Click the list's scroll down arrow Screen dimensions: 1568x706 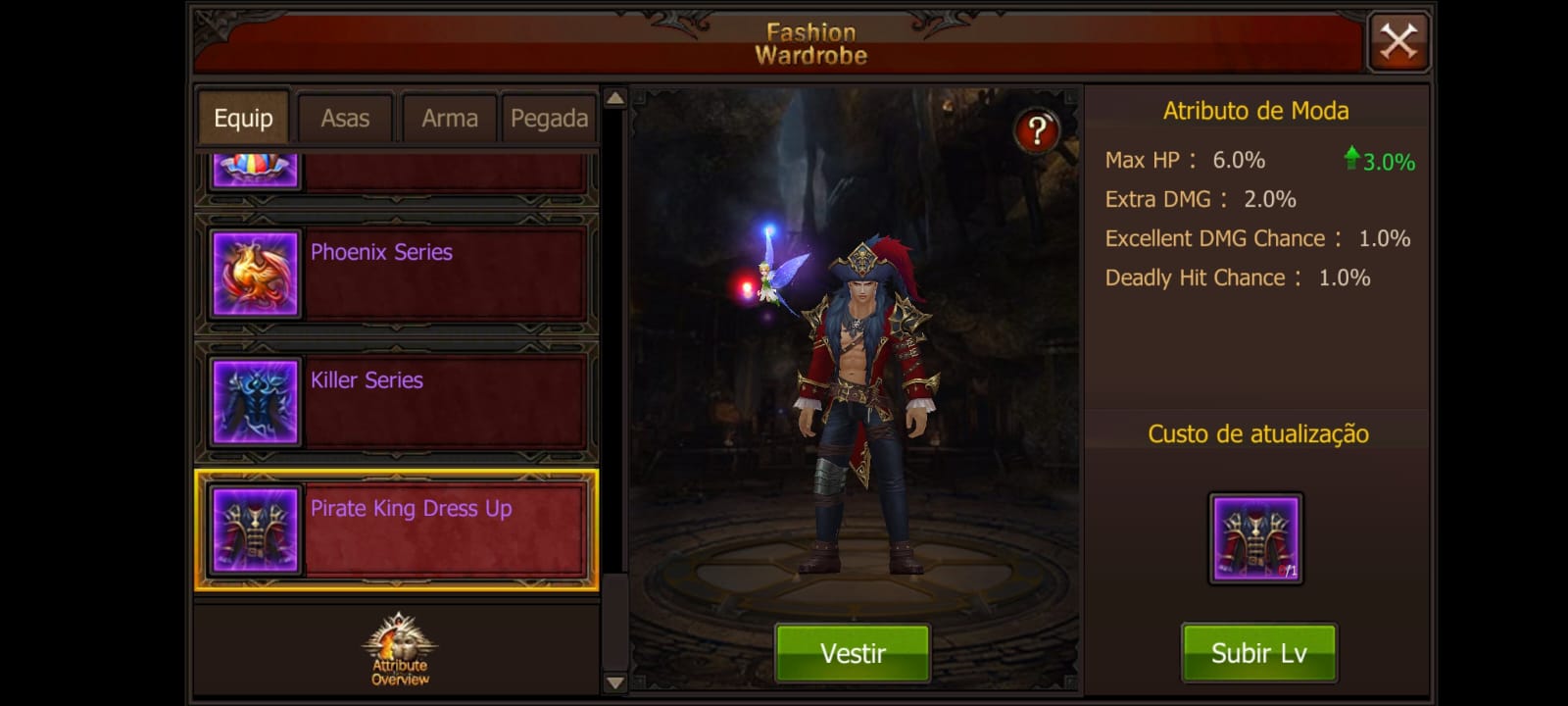point(614,682)
